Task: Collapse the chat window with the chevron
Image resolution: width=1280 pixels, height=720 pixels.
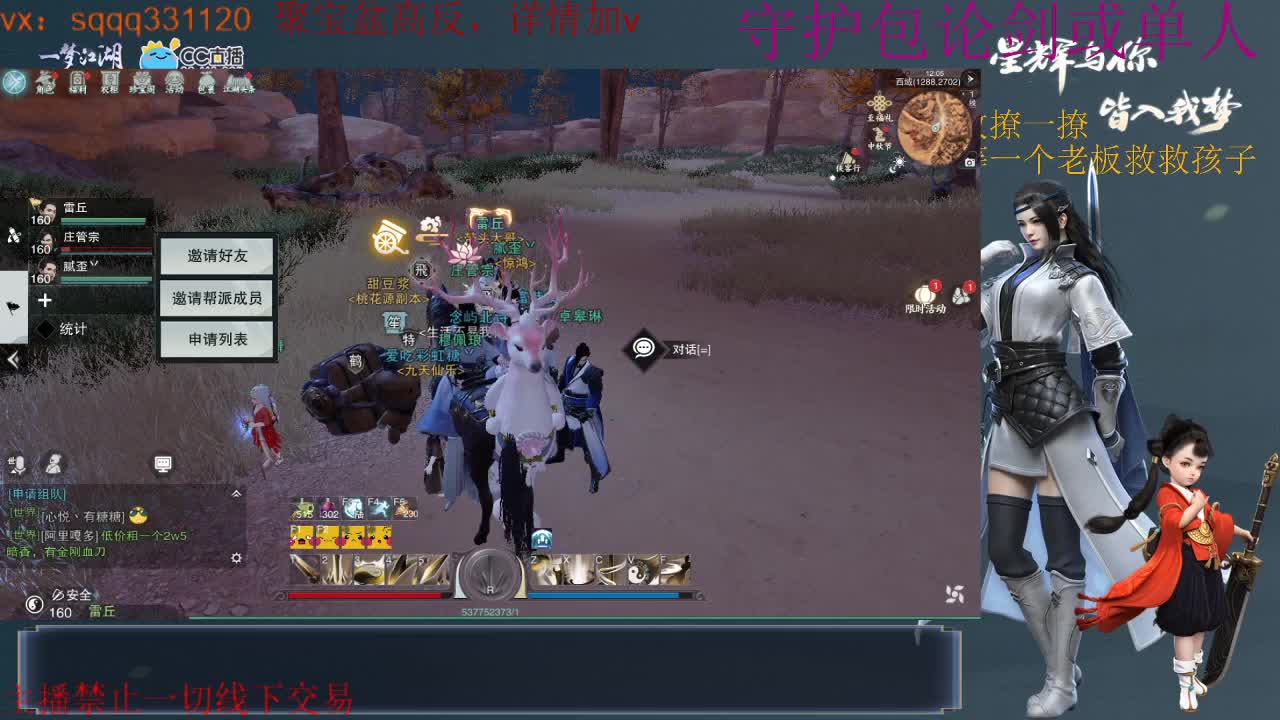Action: tap(236, 493)
